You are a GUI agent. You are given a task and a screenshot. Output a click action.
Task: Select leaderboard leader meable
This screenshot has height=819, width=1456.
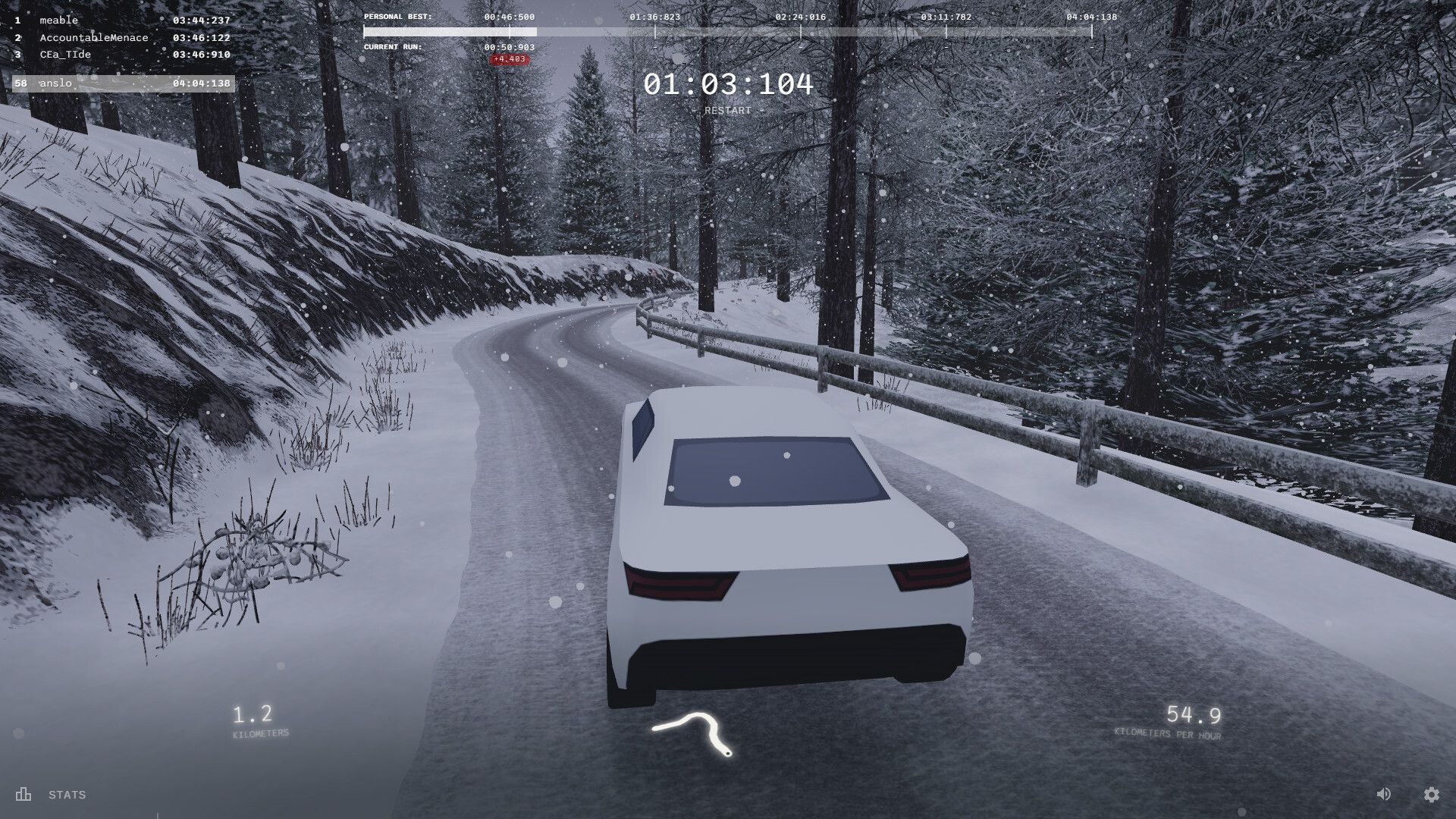(x=58, y=20)
